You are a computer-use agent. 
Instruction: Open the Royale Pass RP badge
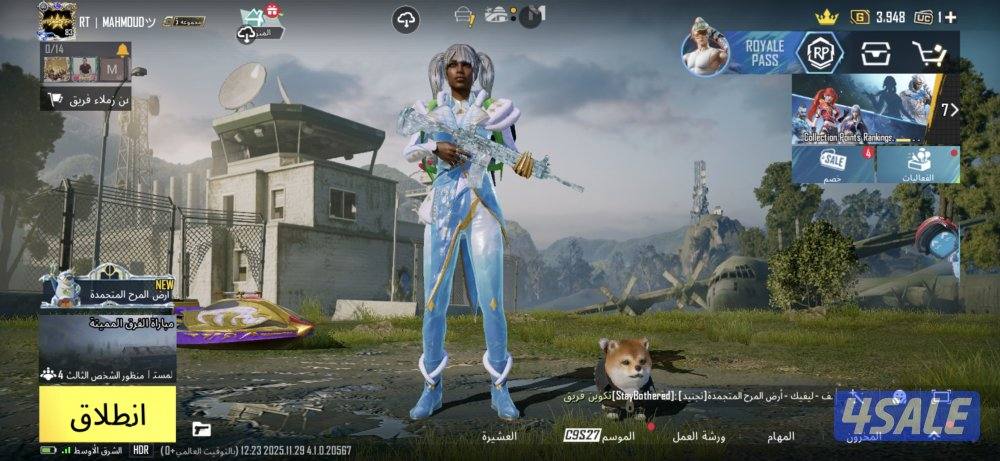pos(819,52)
